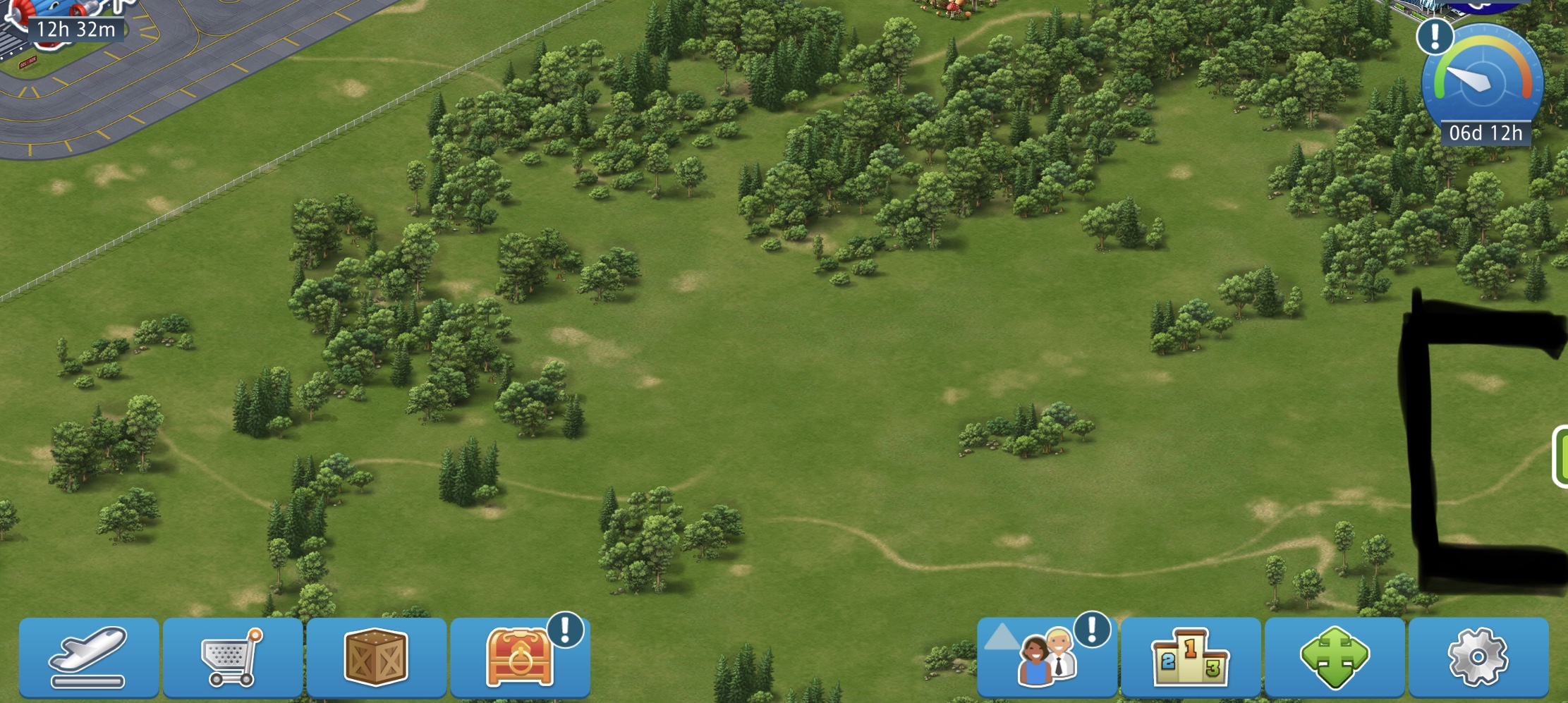Open the gear settings menu
Viewport: 1568px width, 703px height.
[1478, 657]
